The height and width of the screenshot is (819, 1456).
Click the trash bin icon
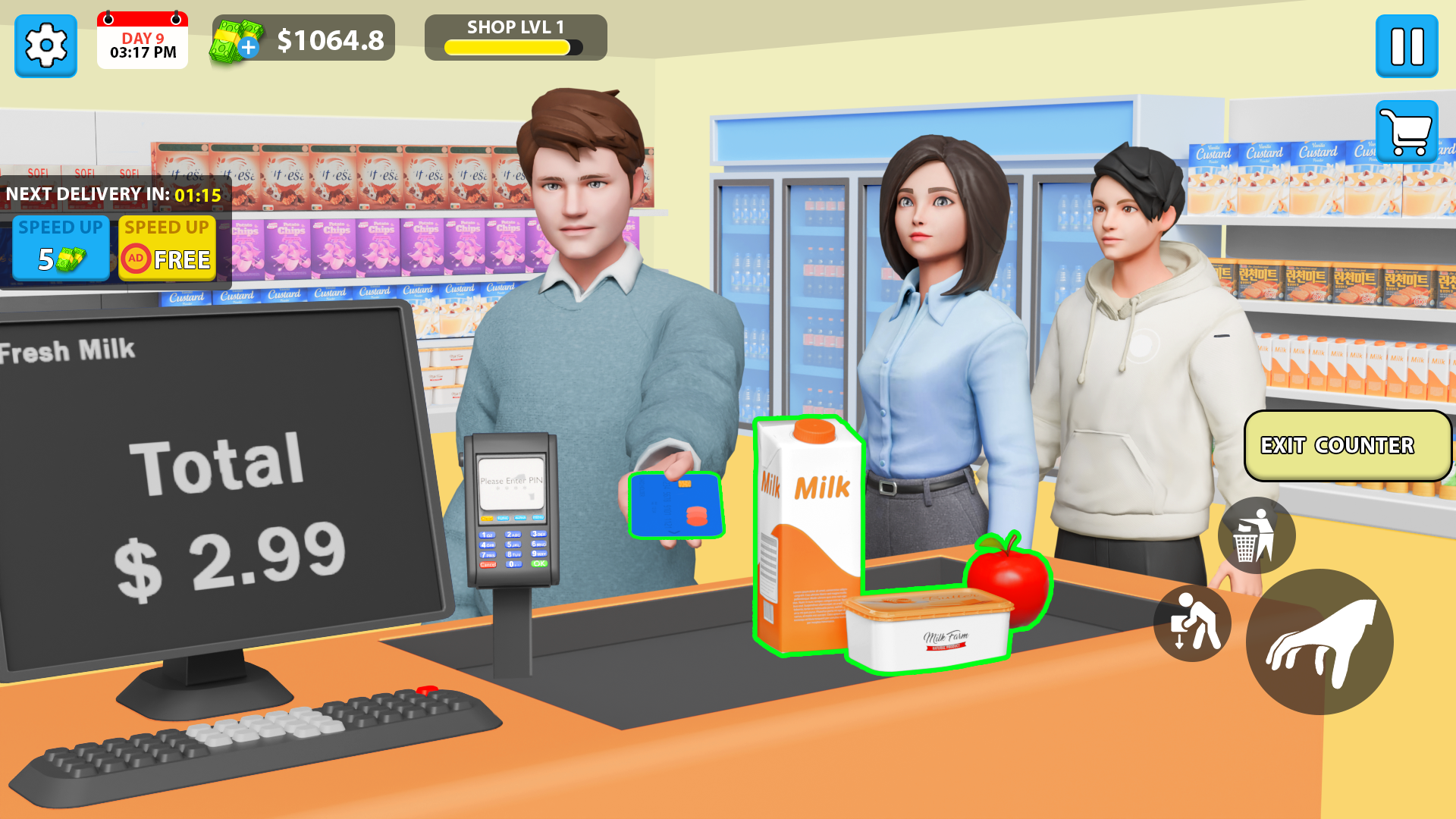tap(1256, 534)
